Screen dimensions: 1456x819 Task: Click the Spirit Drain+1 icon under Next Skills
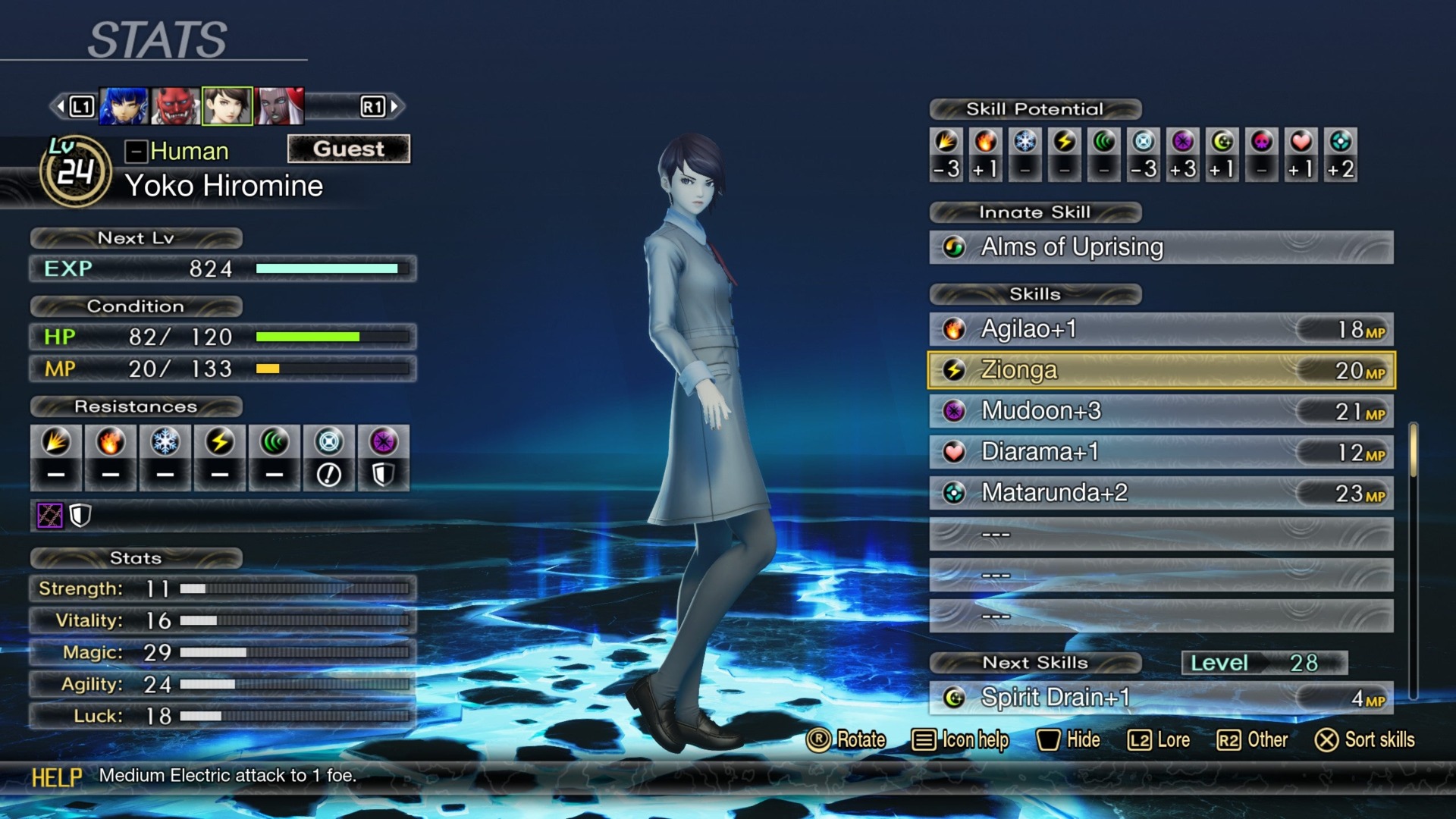tap(954, 697)
